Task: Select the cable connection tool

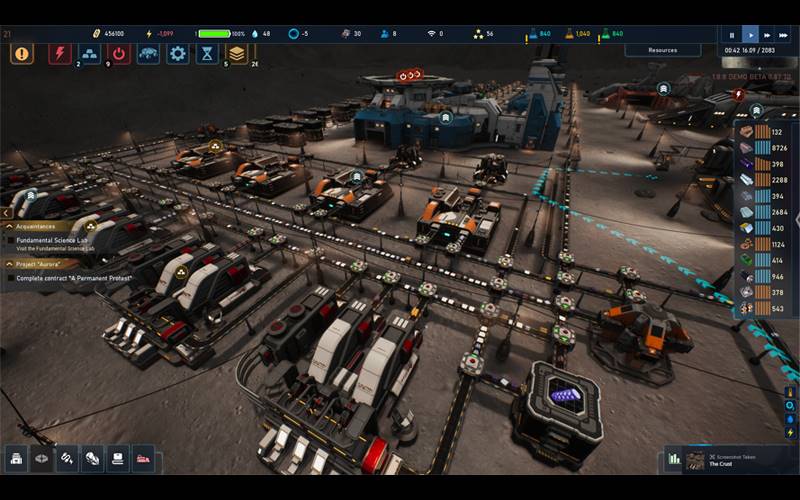Action: tap(67, 458)
